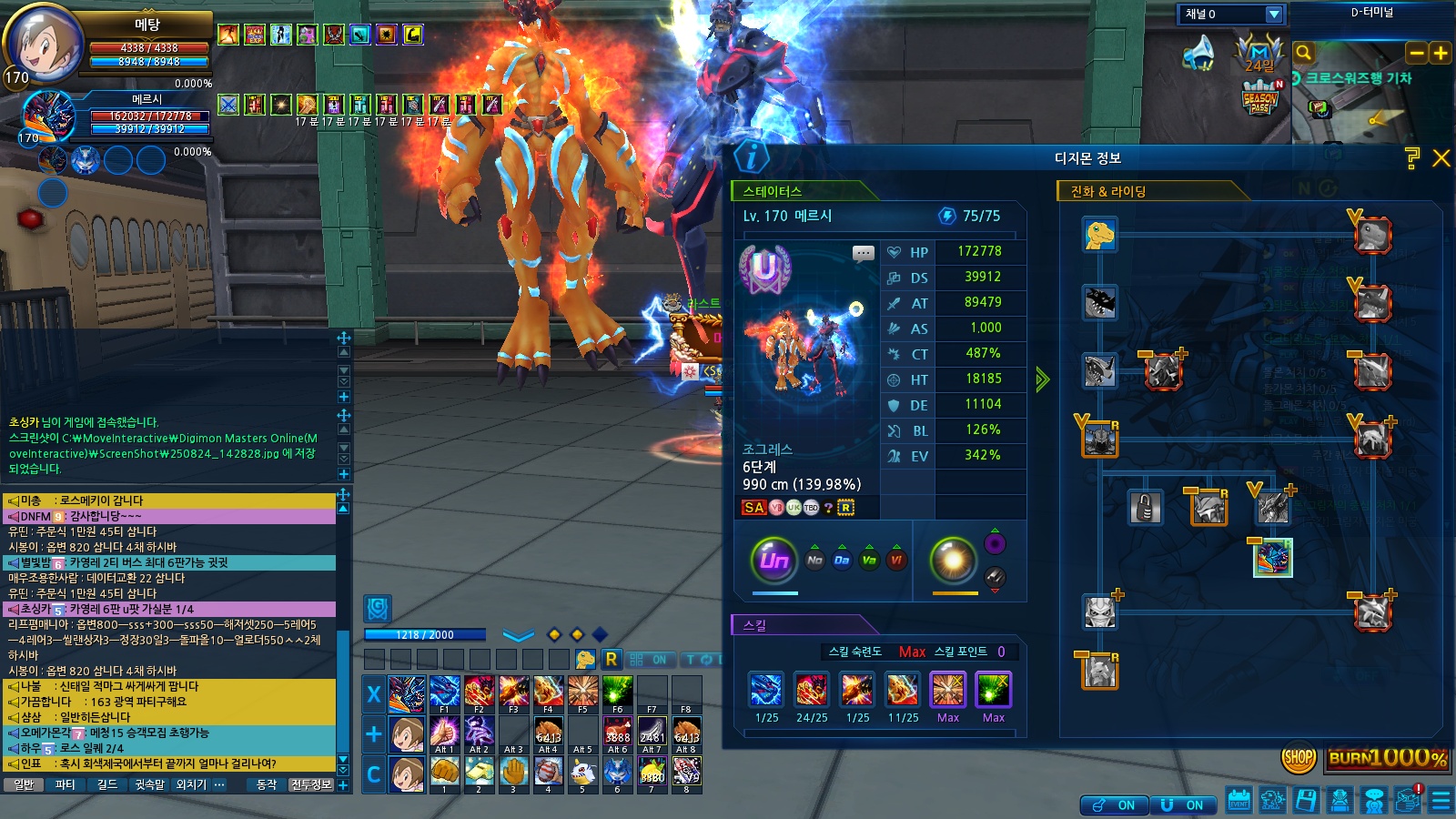Open the channel selection dropdown
Viewport: 1456px width, 819px height.
[1274, 14]
